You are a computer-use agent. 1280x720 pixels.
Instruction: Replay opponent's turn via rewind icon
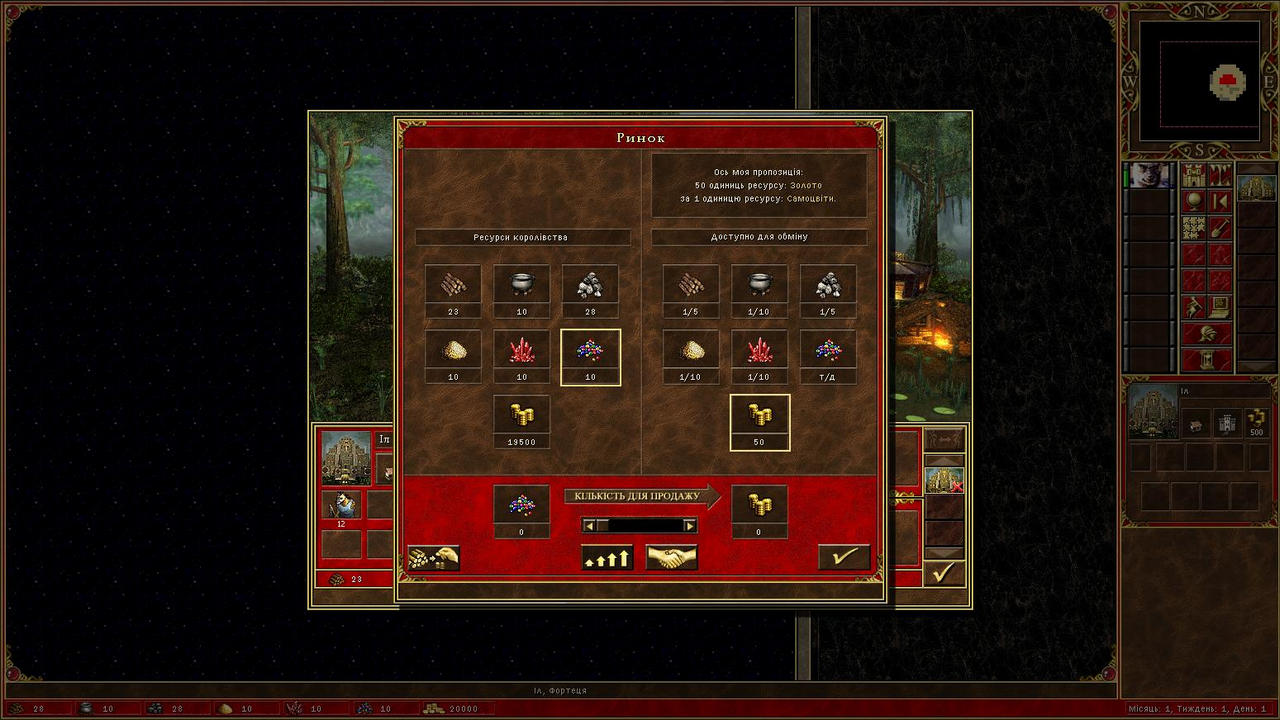[x=1219, y=201]
